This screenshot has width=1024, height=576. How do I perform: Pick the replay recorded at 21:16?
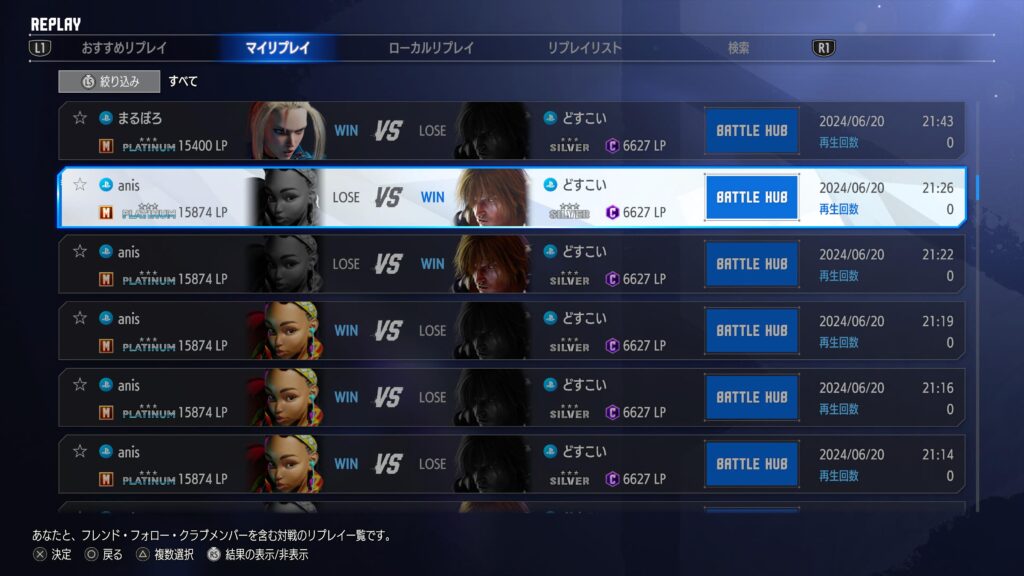click(512, 397)
